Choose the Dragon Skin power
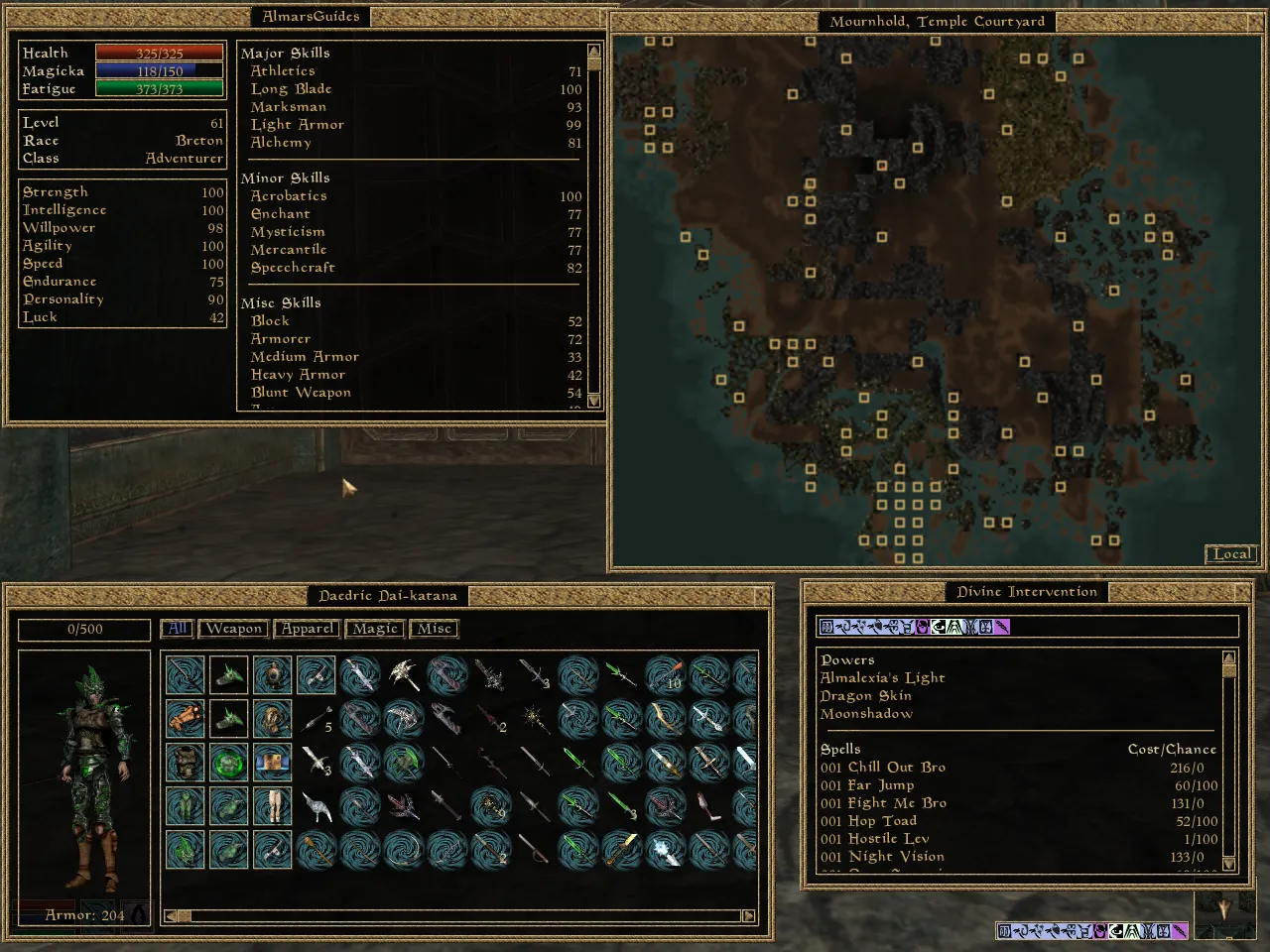1270x952 pixels. click(865, 696)
